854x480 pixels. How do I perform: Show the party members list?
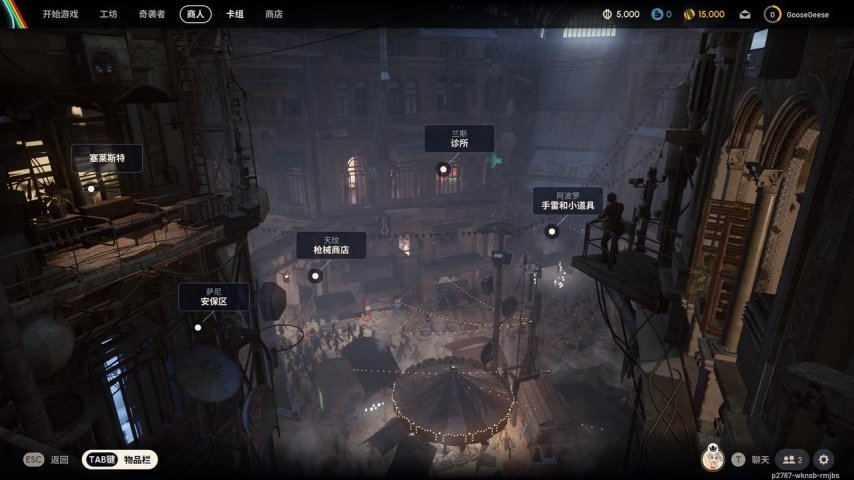click(x=791, y=459)
